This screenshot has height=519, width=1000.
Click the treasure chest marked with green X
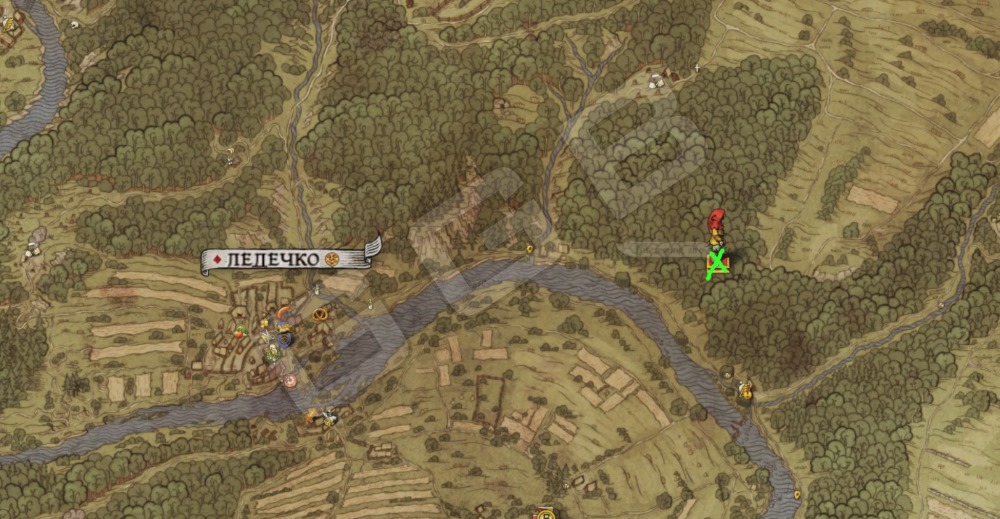click(x=717, y=264)
